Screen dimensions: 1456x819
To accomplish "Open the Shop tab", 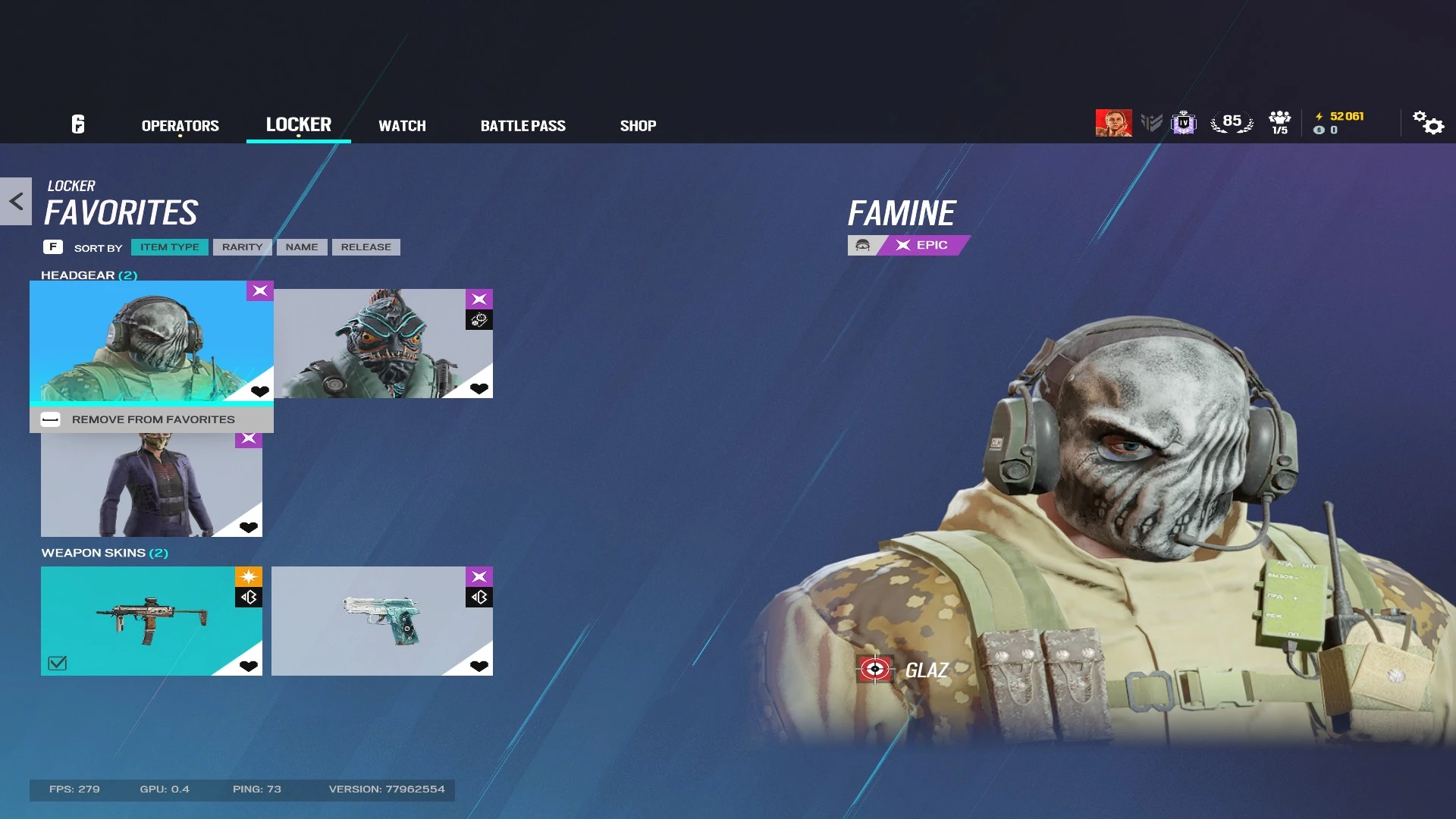I will [638, 125].
